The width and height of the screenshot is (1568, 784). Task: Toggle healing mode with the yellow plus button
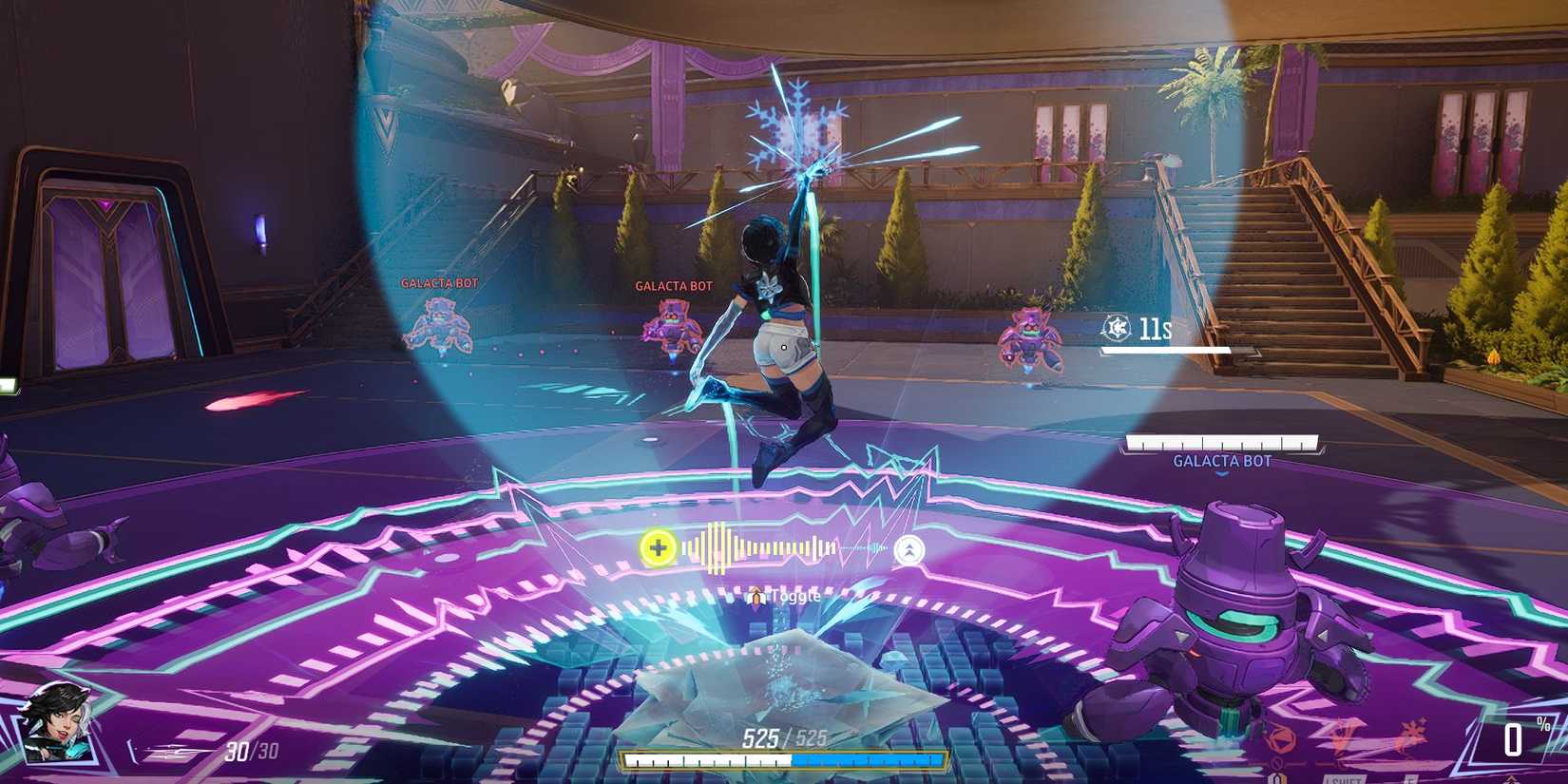[659, 547]
